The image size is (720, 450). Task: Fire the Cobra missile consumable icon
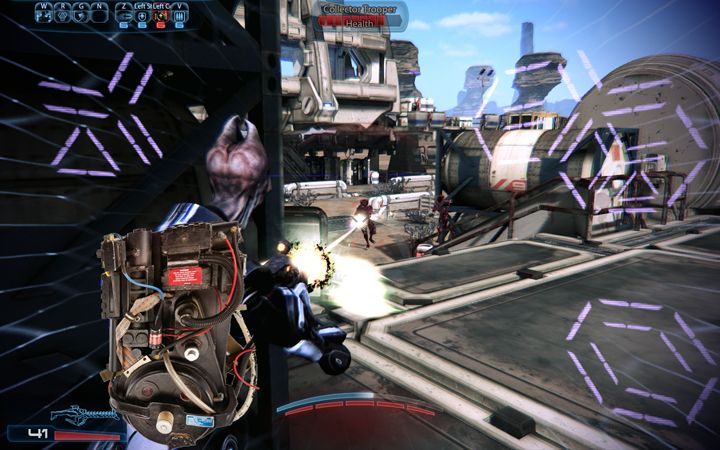[123, 16]
